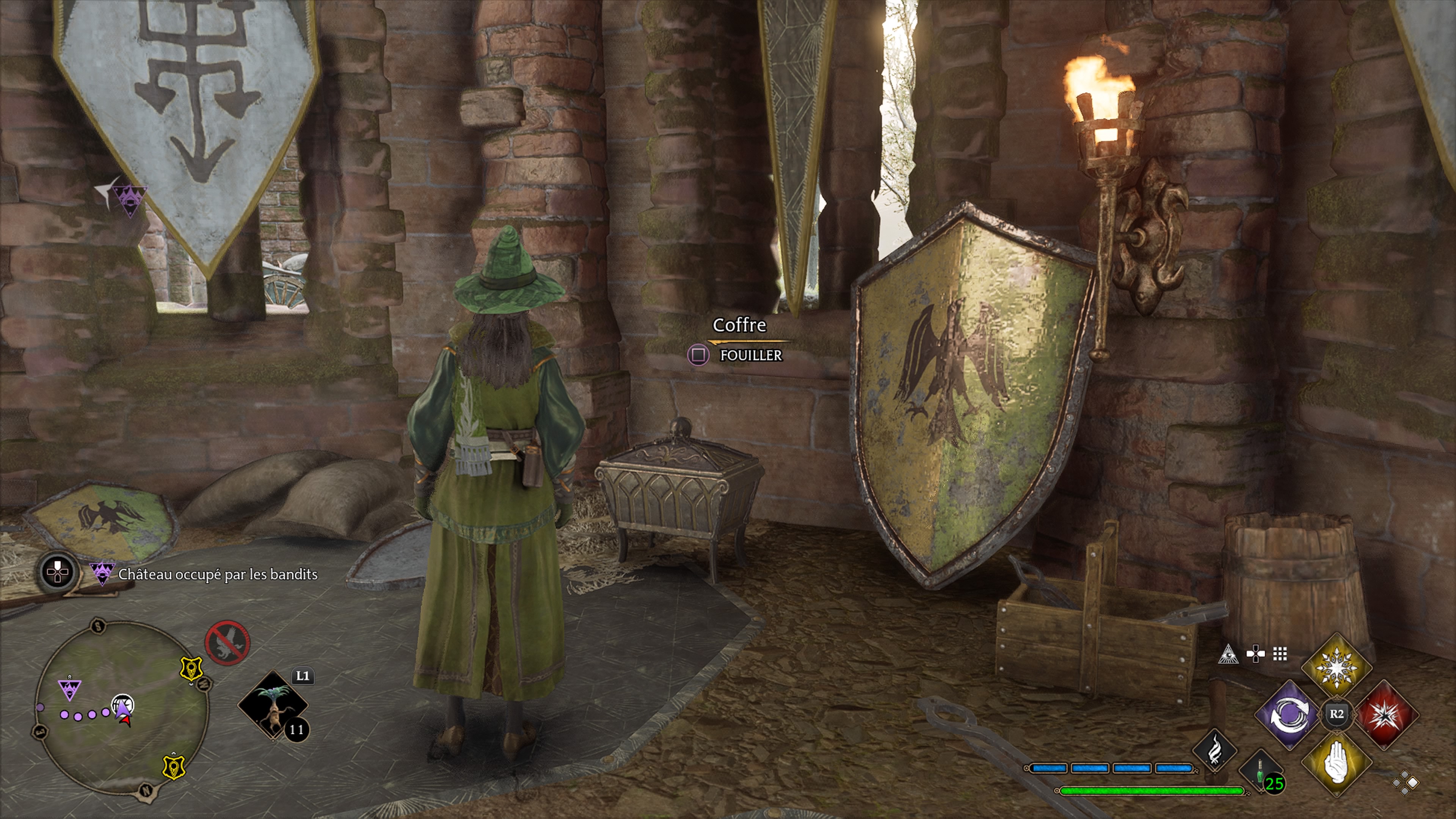Click the purple triangle marker on the minimap
This screenshot has height=819, width=1456.
pyautogui.click(x=69, y=689)
